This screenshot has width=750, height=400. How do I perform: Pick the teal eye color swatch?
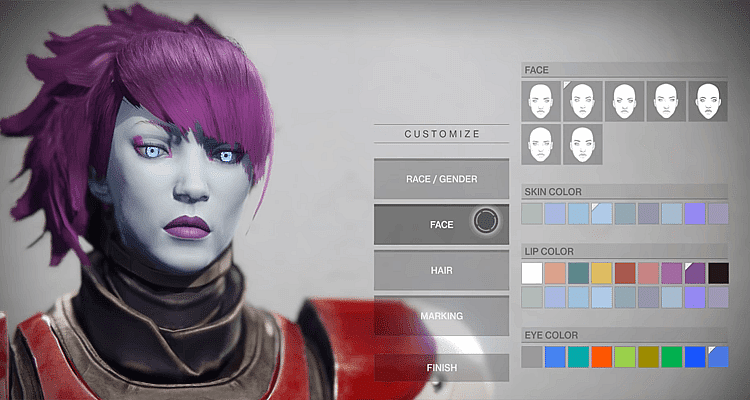(x=578, y=357)
